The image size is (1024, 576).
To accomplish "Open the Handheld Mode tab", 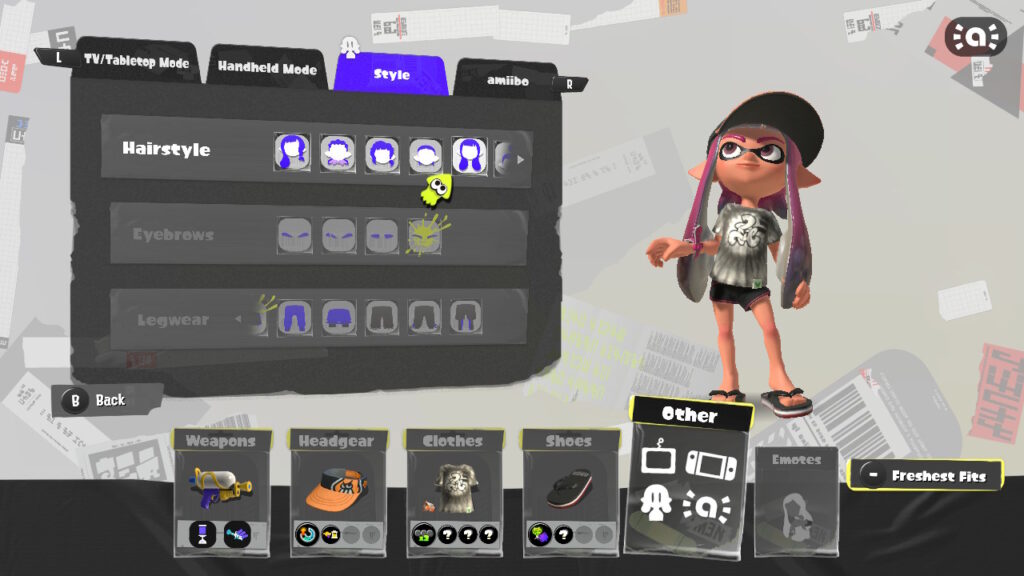I will point(267,69).
